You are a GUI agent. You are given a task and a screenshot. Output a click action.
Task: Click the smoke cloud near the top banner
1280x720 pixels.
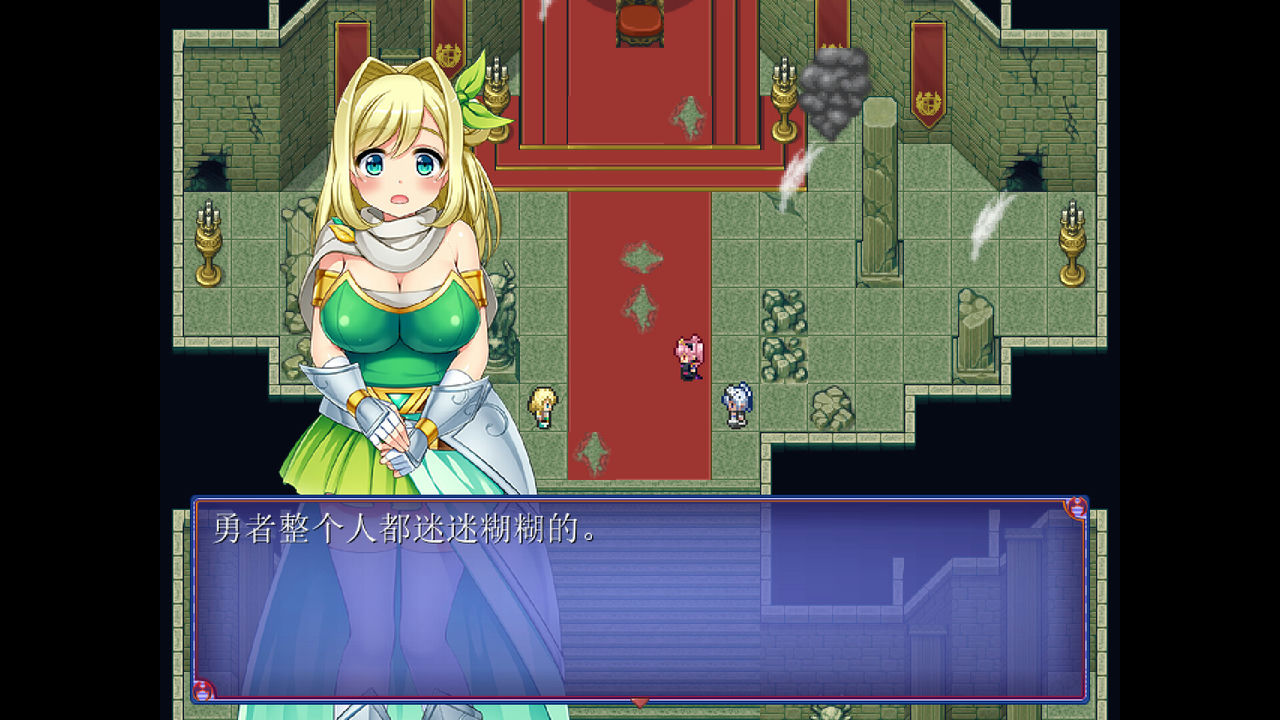click(836, 92)
